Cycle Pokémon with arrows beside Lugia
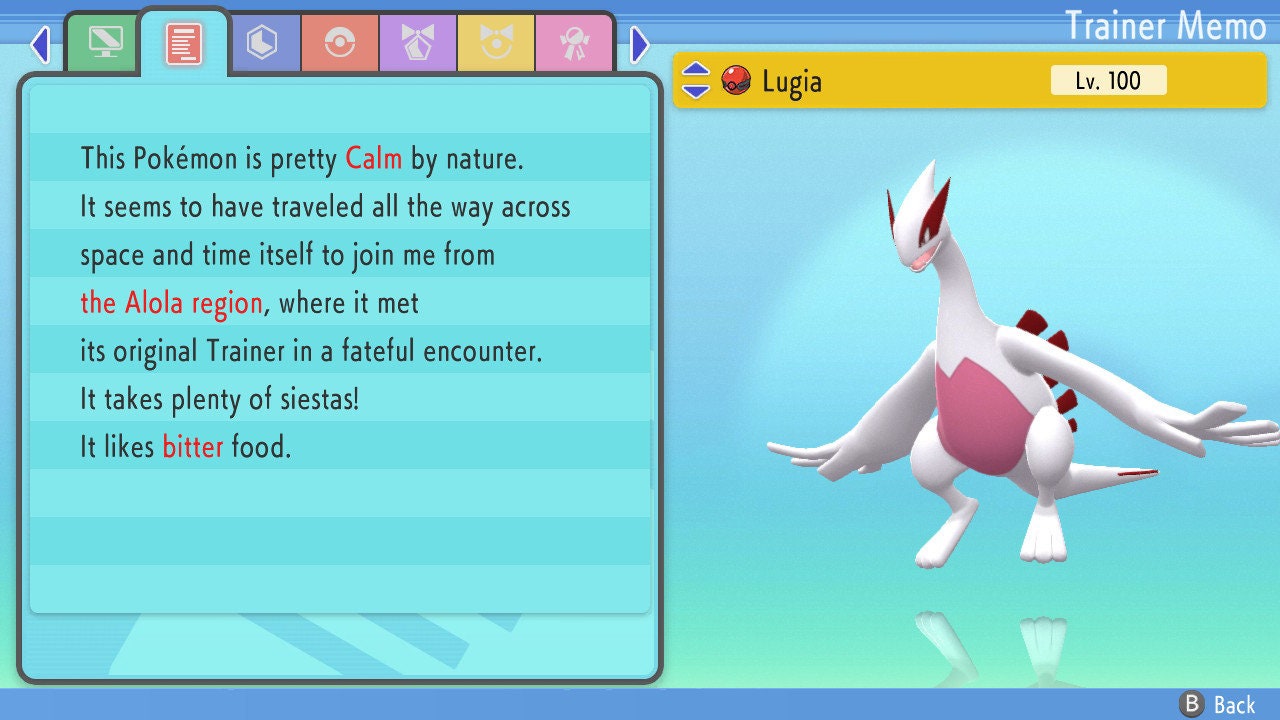Viewport: 1280px width, 720px height. click(x=696, y=81)
